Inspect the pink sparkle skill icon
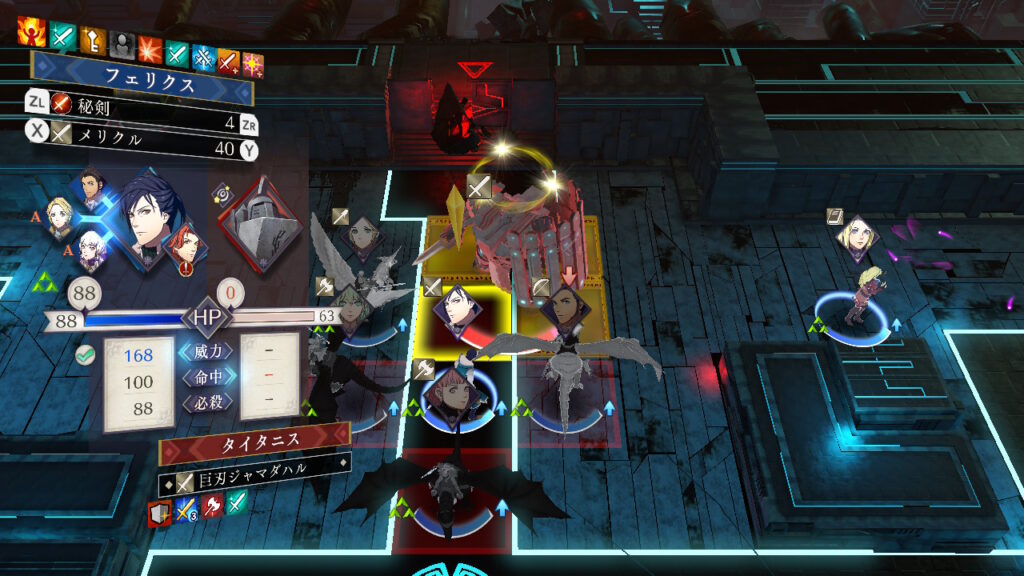1024x576 pixels. pyautogui.click(x=253, y=62)
